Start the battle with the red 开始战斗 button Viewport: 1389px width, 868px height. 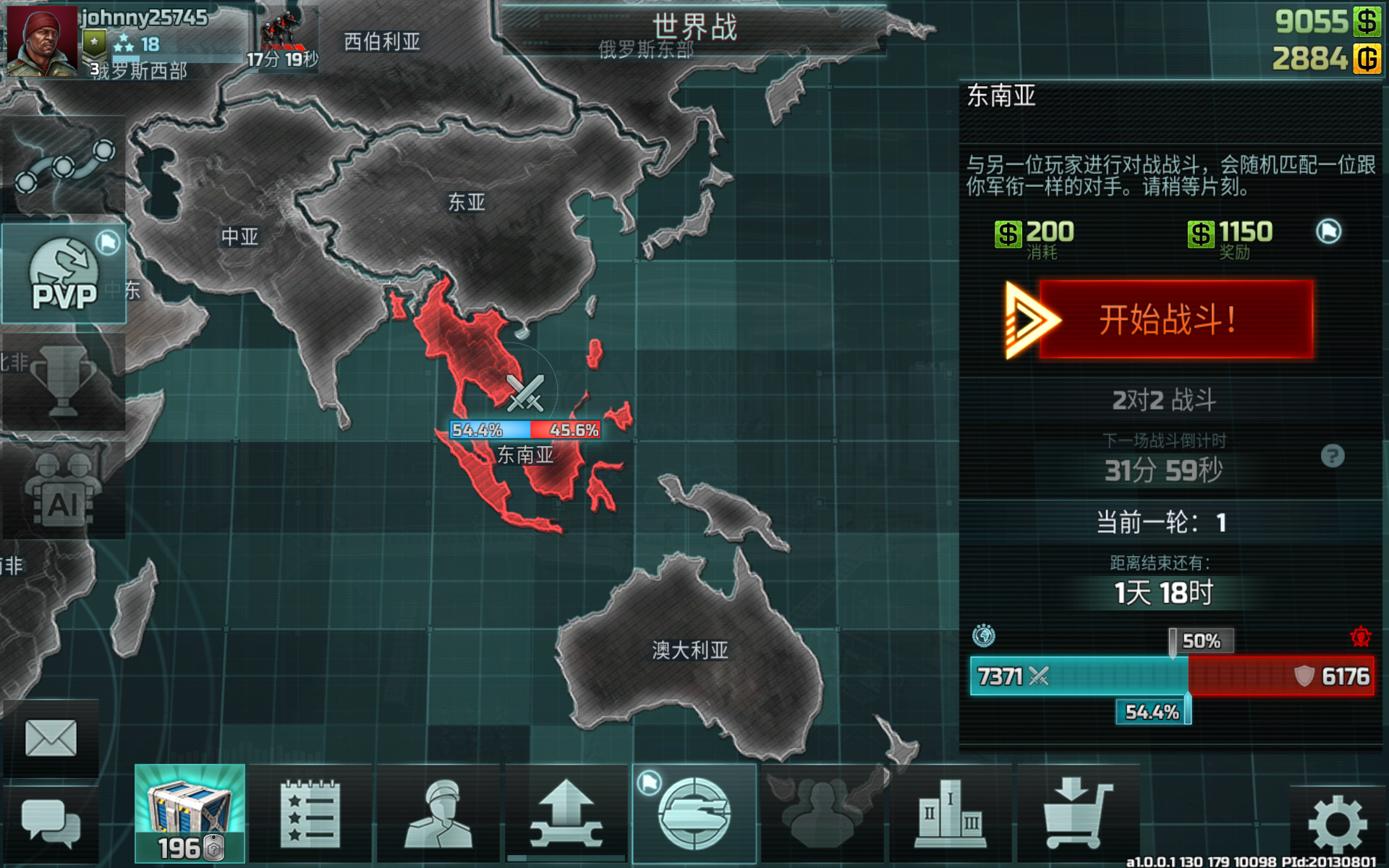click(1175, 320)
